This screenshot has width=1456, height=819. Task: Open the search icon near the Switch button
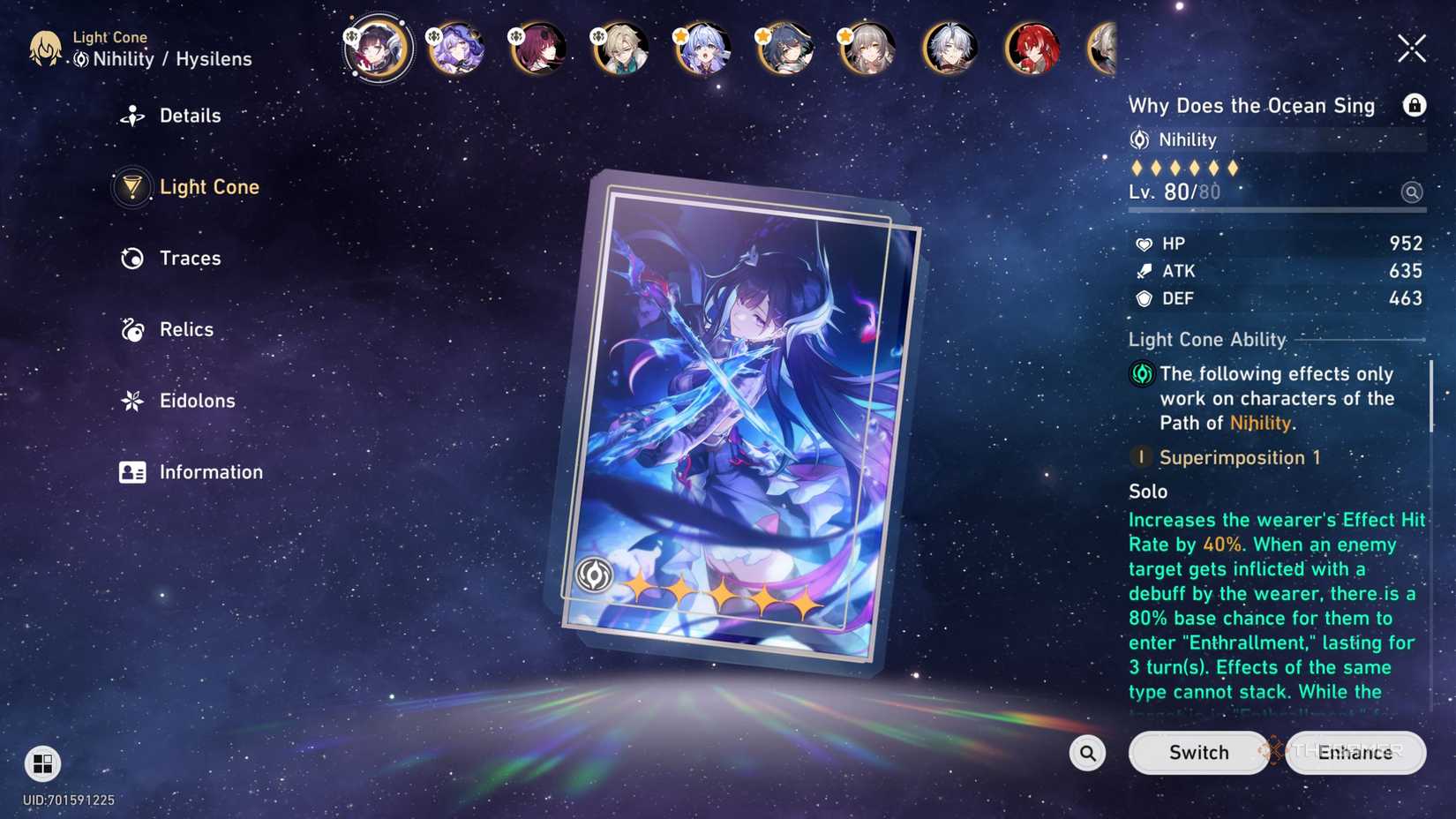pyautogui.click(x=1087, y=753)
